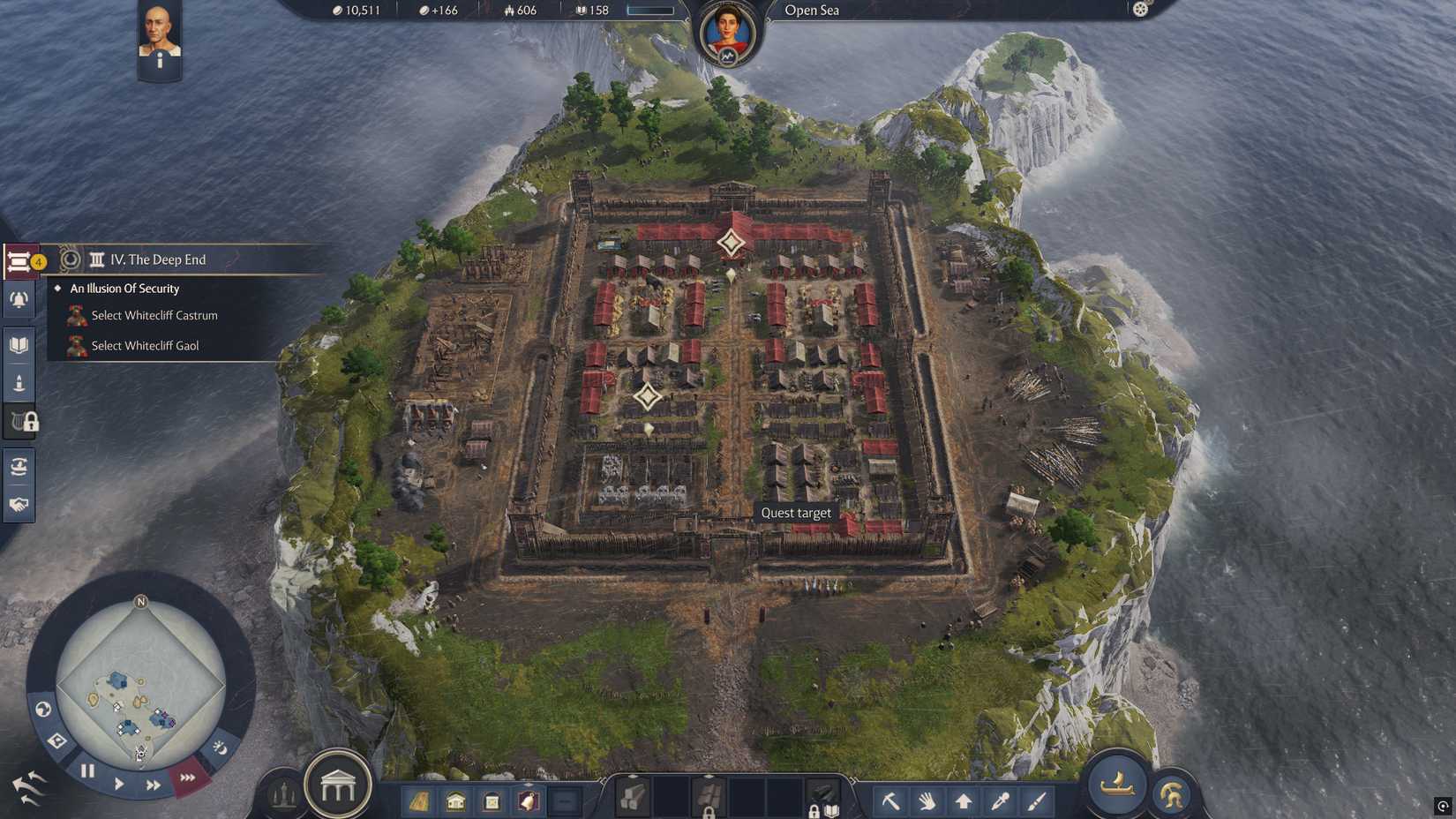Click the Select Whitecliff Gaol quest objective
This screenshot has width=1456, height=819.
(x=146, y=345)
